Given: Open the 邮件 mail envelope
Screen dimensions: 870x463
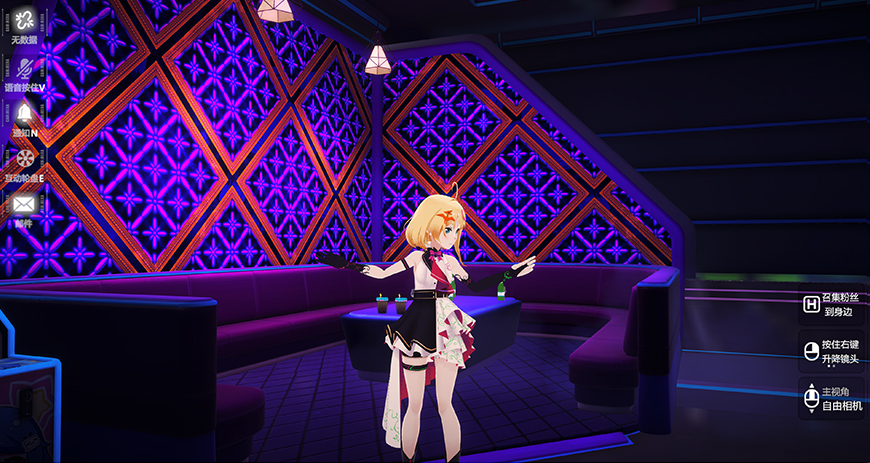Looking at the screenshot, I should click(x=24, y=204).
